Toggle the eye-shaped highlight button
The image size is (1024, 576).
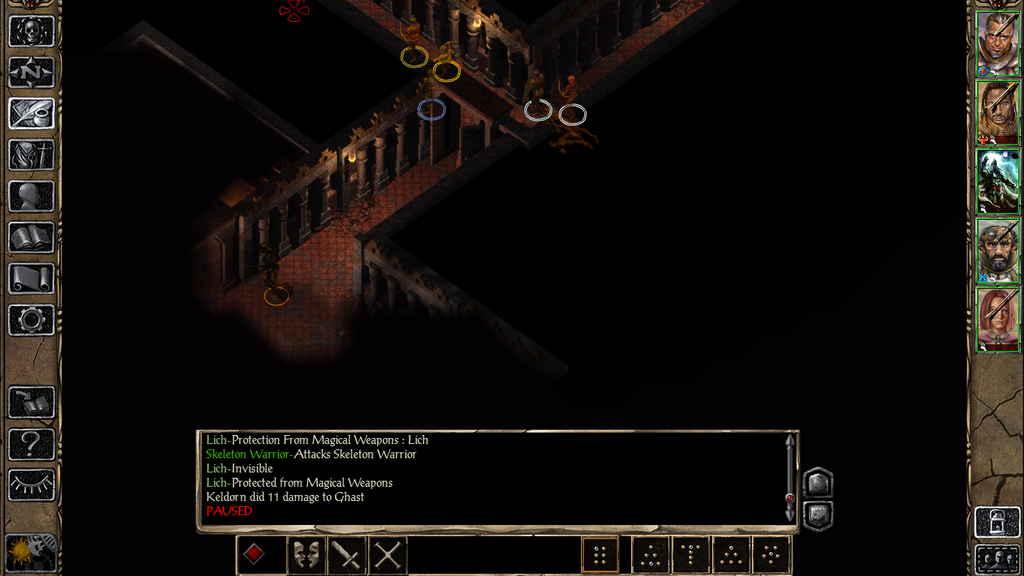tap(31, 485)
